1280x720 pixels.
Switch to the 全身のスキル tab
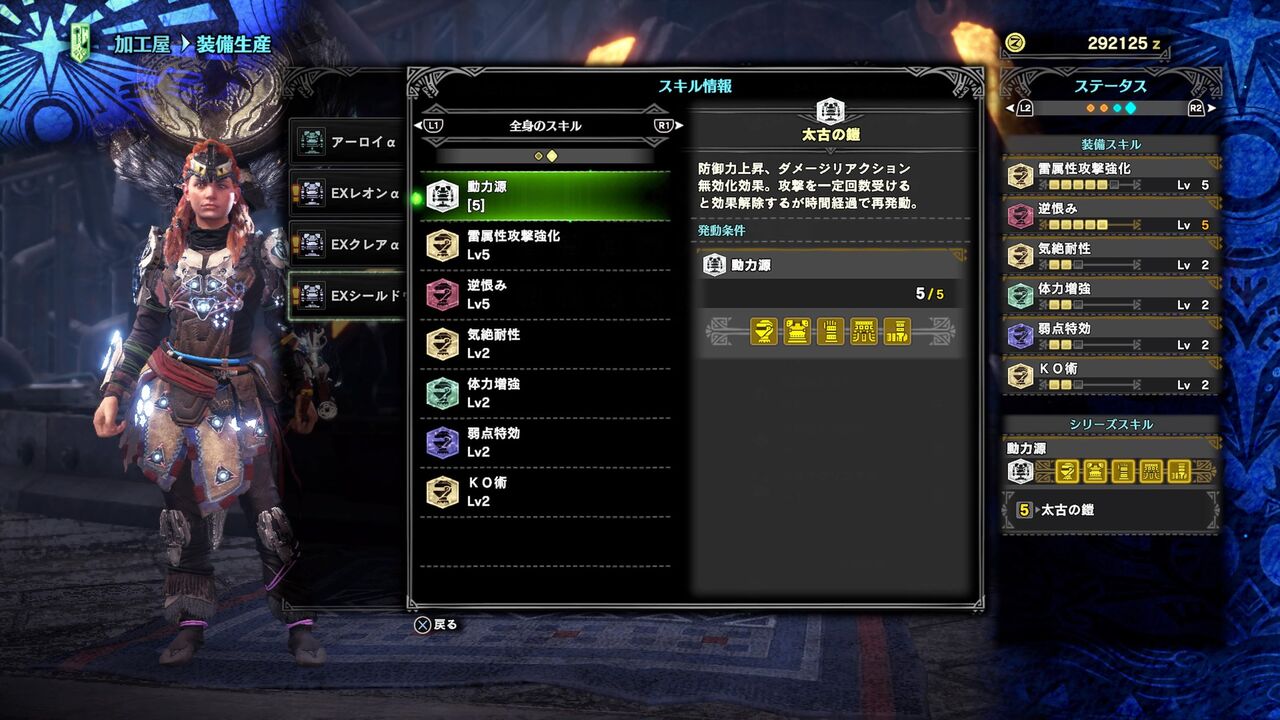[544, 124]
